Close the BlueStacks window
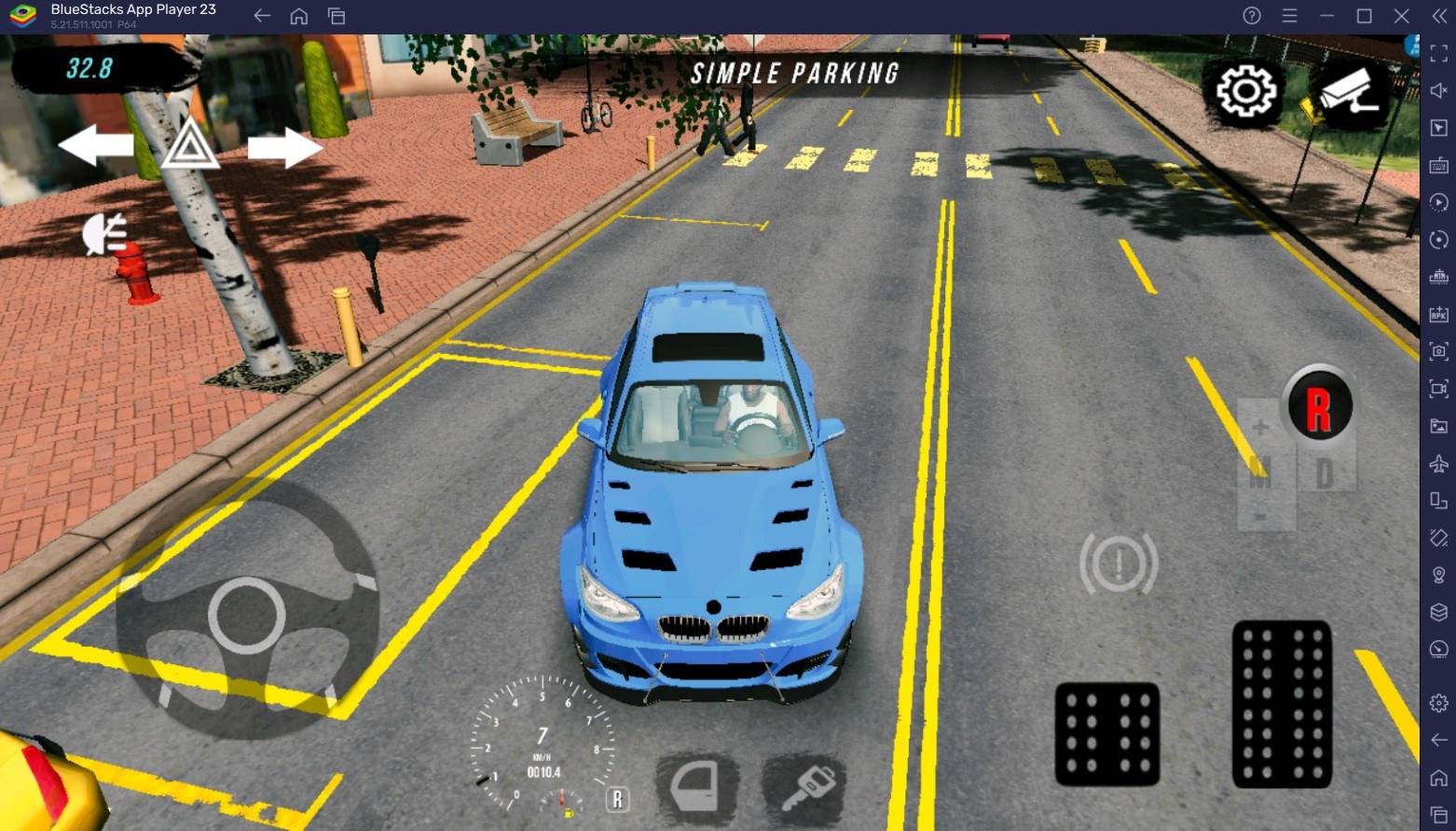Screen dimensions: 1456x831 tap(1401, 16)
